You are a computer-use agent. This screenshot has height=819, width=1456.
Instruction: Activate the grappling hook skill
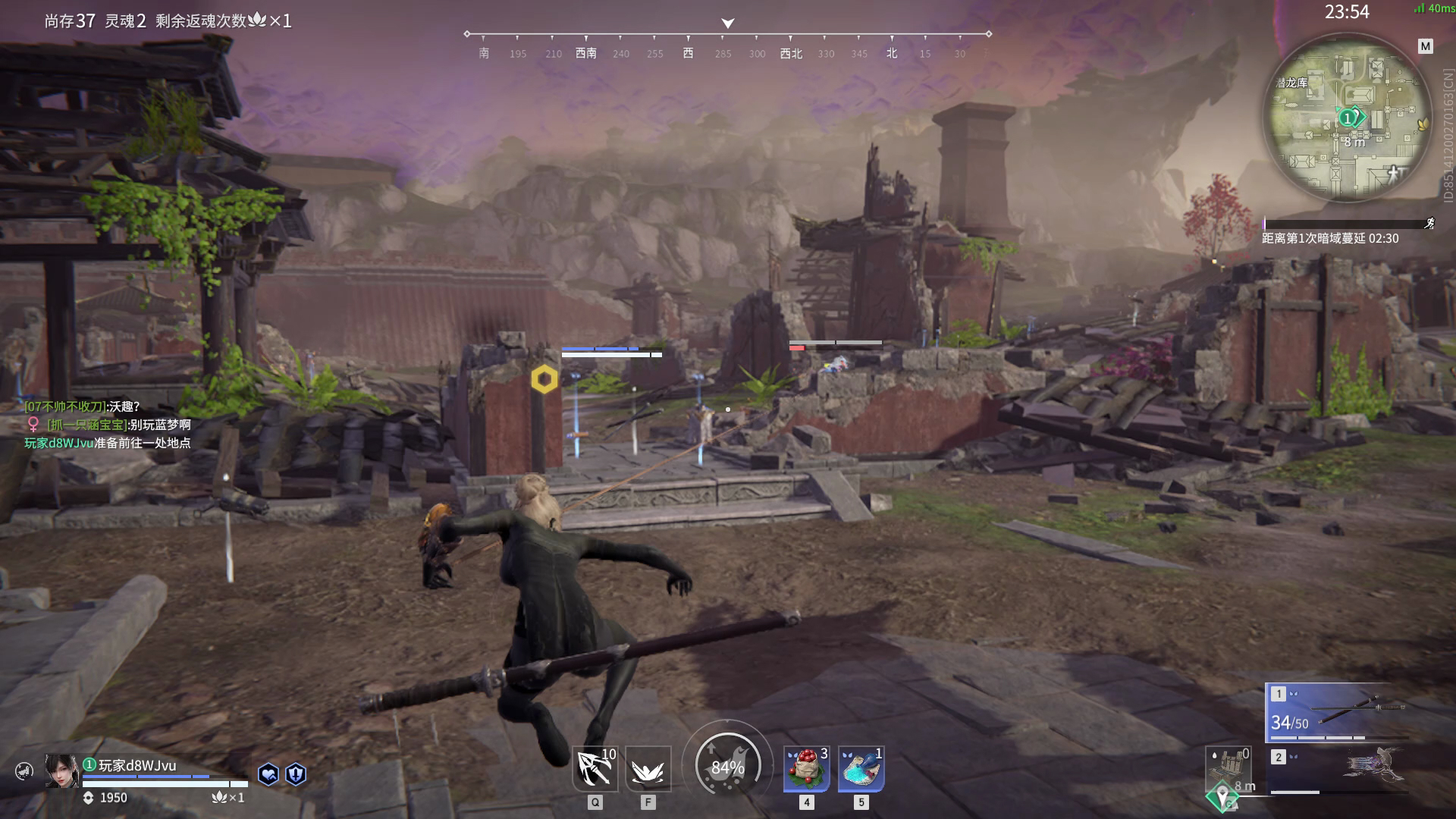pos(595,769)
